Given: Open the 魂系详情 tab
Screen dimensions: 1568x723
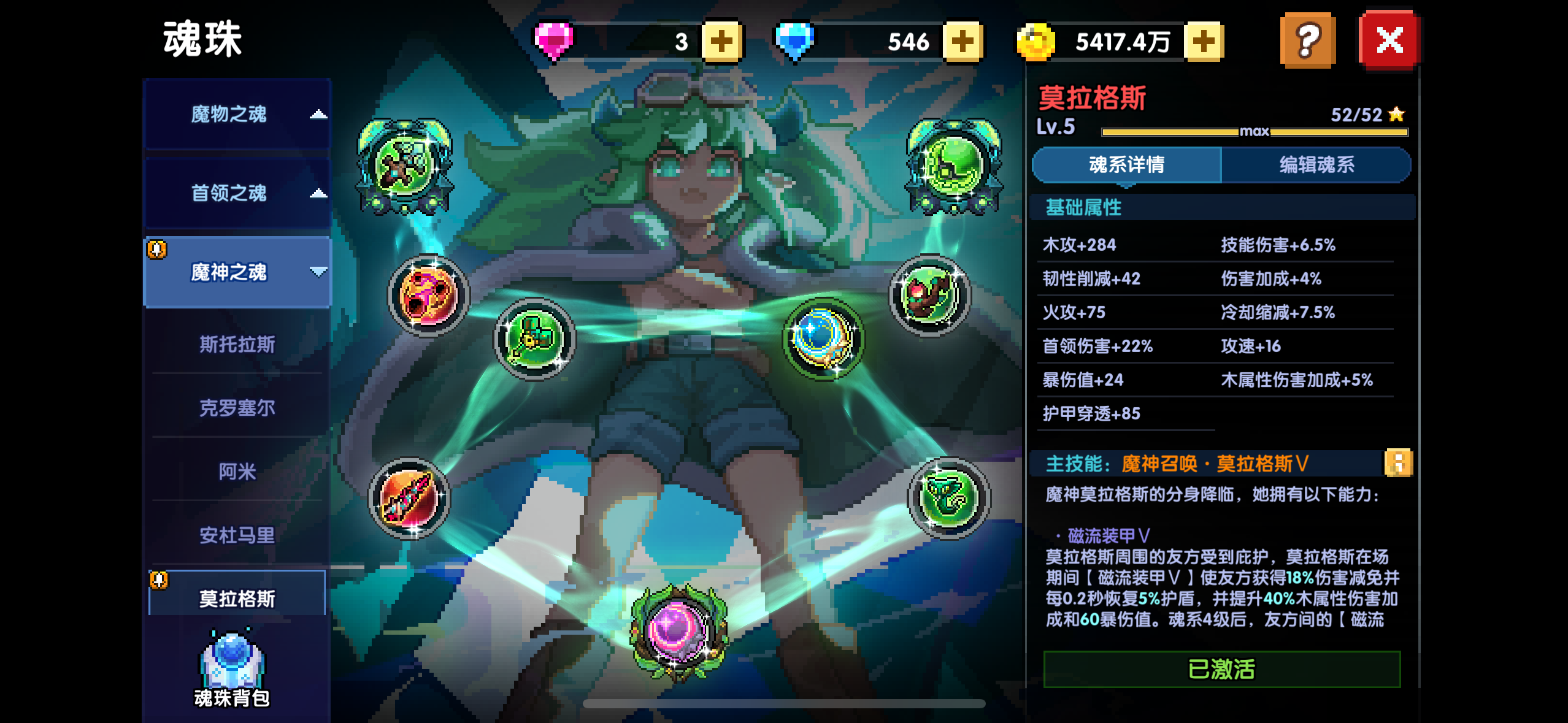Looking at the screenshot, I should click(1128, 164).
